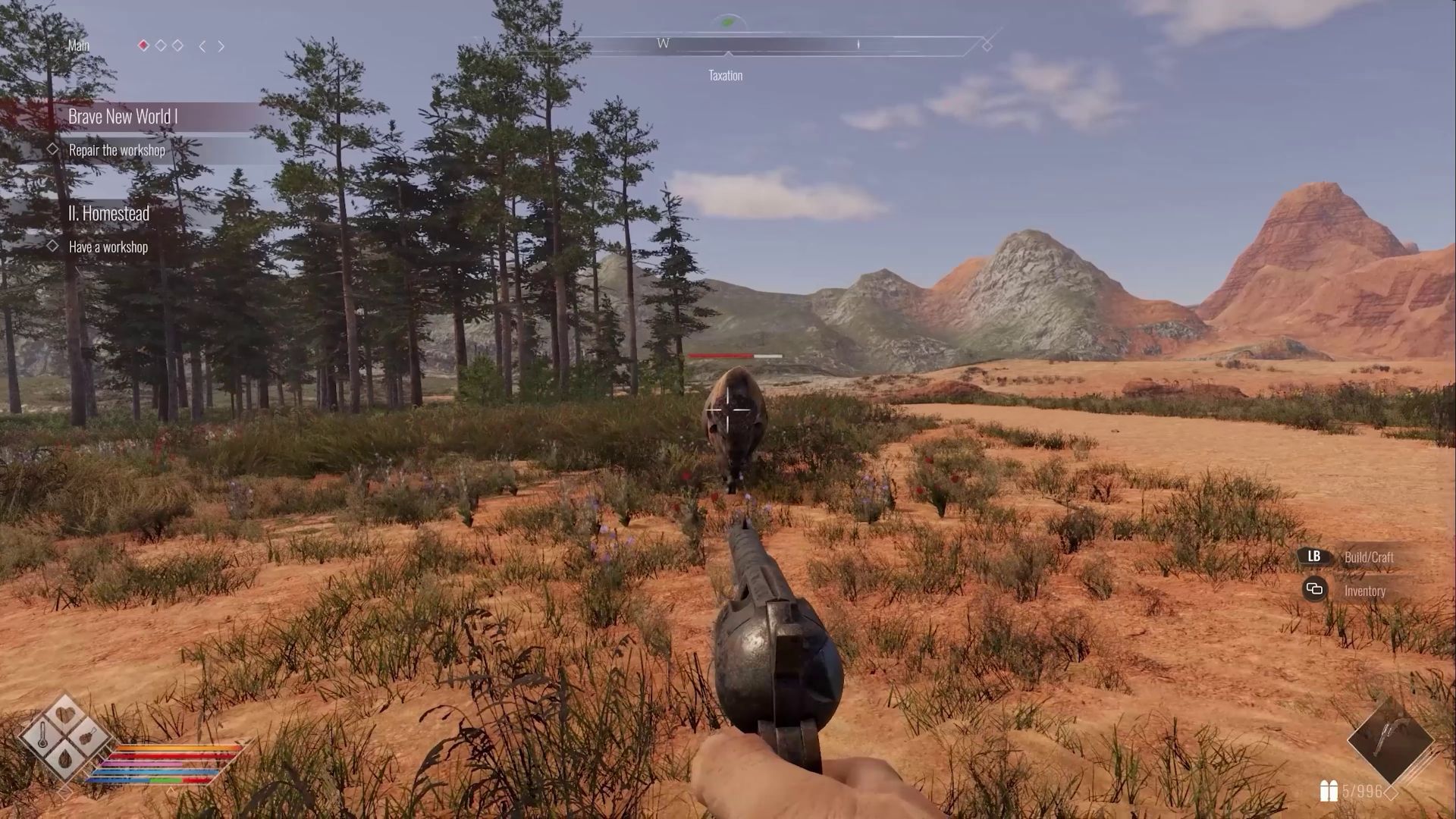1456x819 pixels.
Task: Click the Taxation compass marker label
Action: point(725,75)
